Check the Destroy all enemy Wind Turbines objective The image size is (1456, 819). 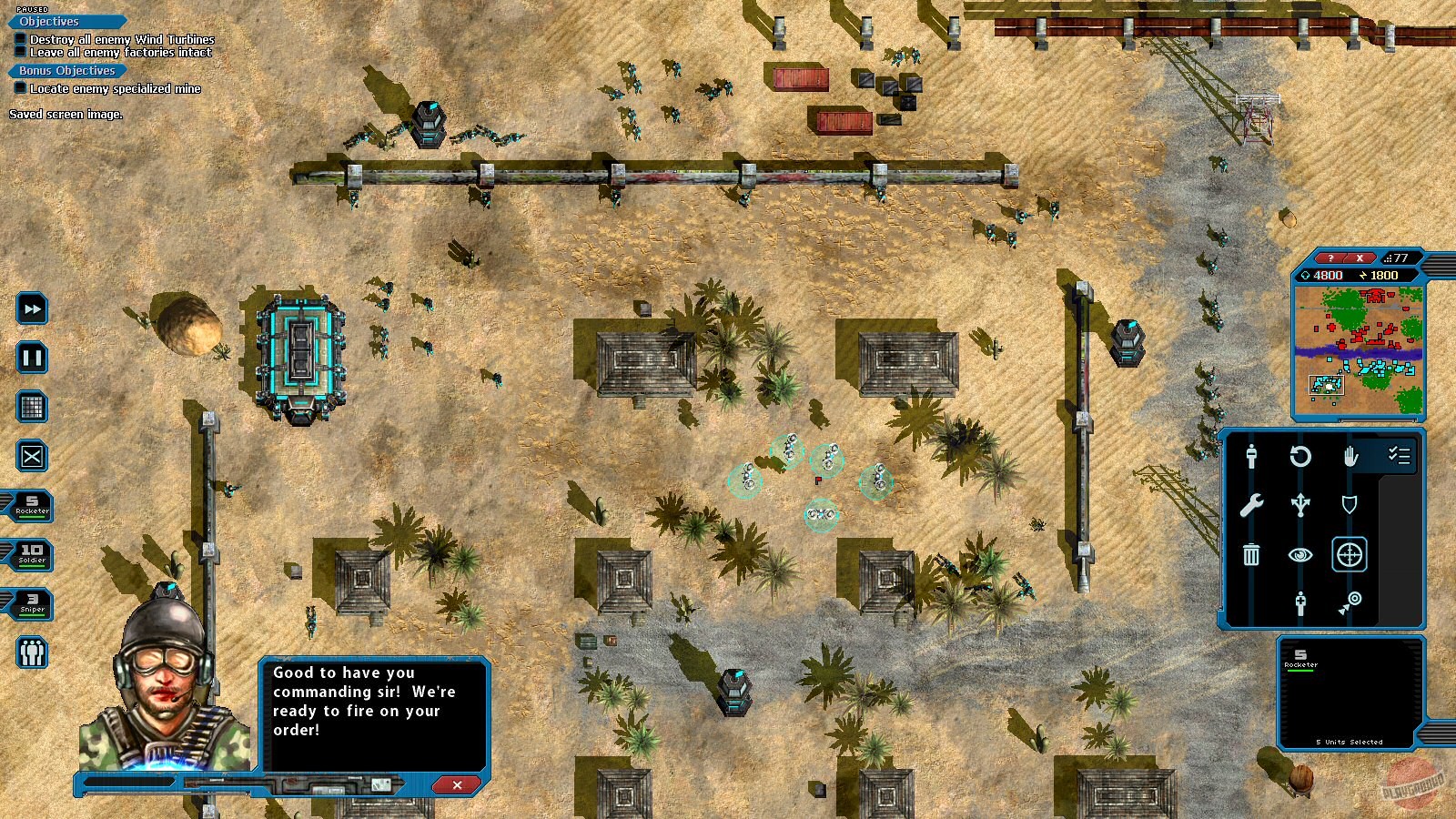click(20, 38)
